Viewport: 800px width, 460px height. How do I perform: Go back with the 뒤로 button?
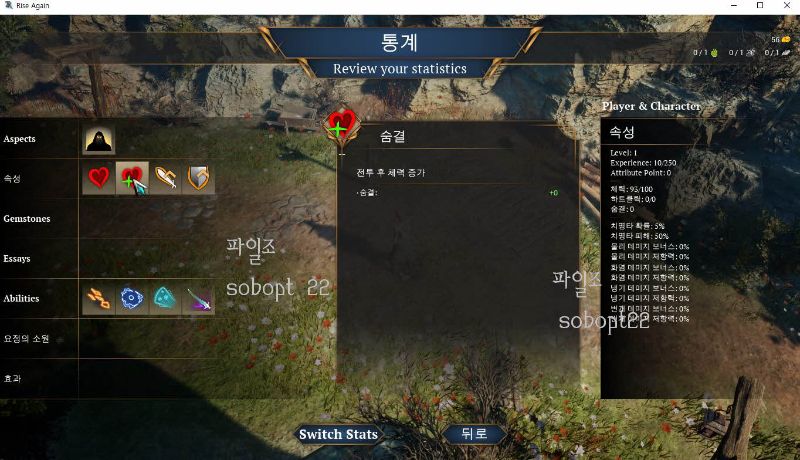tap(474, 434)
